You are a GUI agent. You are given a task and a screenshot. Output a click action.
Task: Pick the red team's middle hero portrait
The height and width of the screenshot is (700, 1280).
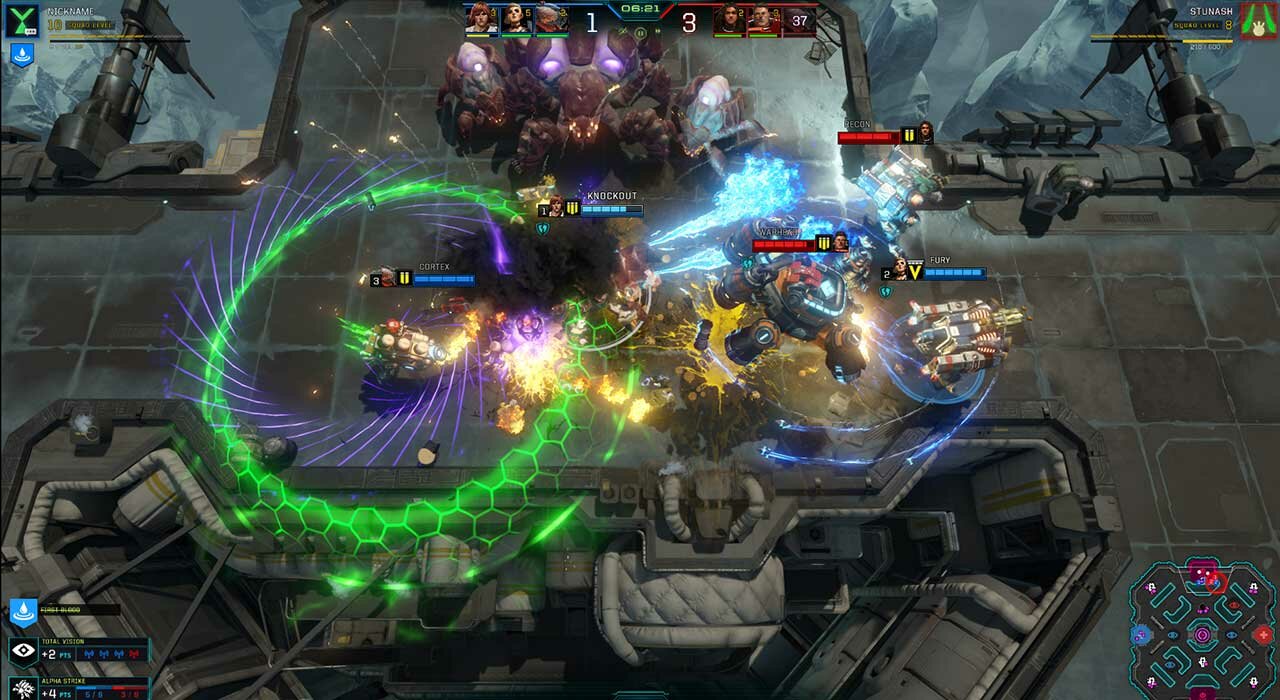(x=764, y=18)
